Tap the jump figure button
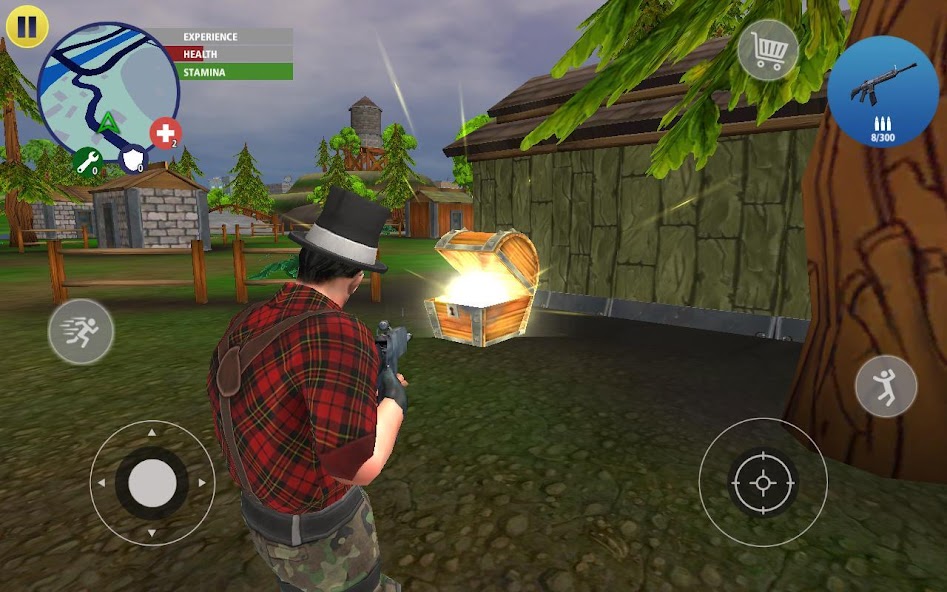The width and height of the screenshot is (947, 592). [886, 386]
